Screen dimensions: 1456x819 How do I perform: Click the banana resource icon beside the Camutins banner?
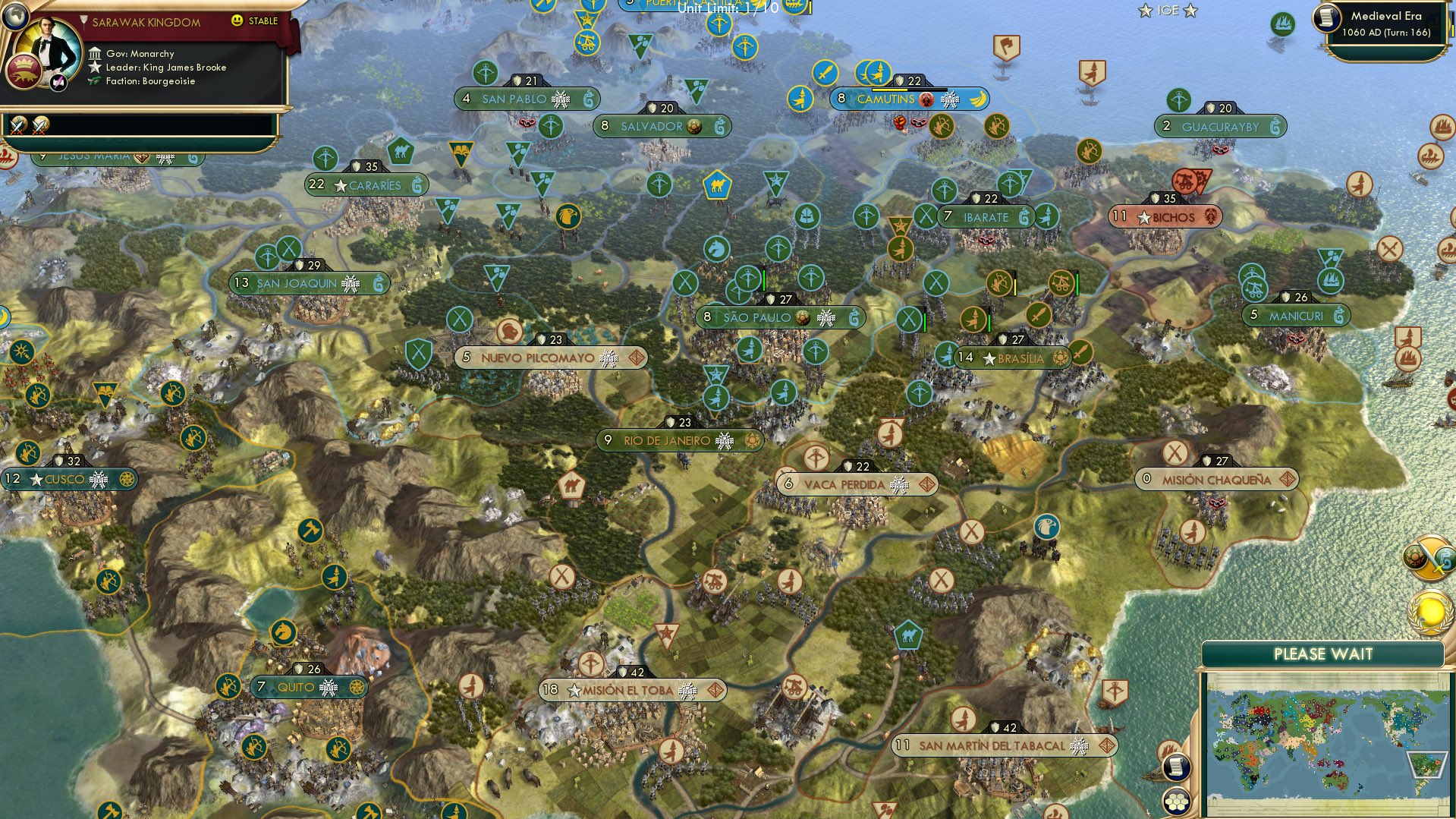977,98
